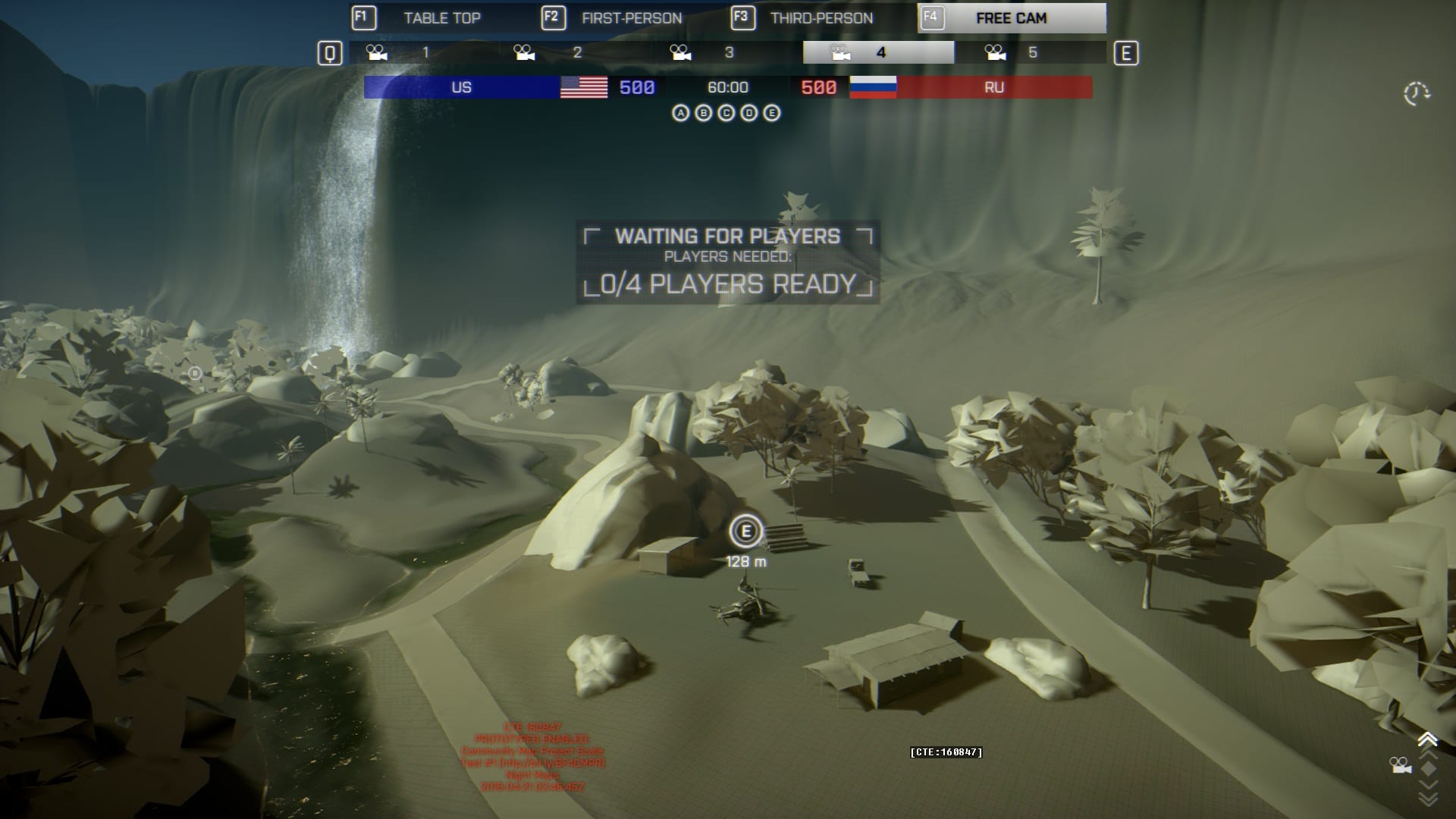The image size is (1456, 819).
Task: Click objective E marker at 128 m
Action: pos(745,532)
